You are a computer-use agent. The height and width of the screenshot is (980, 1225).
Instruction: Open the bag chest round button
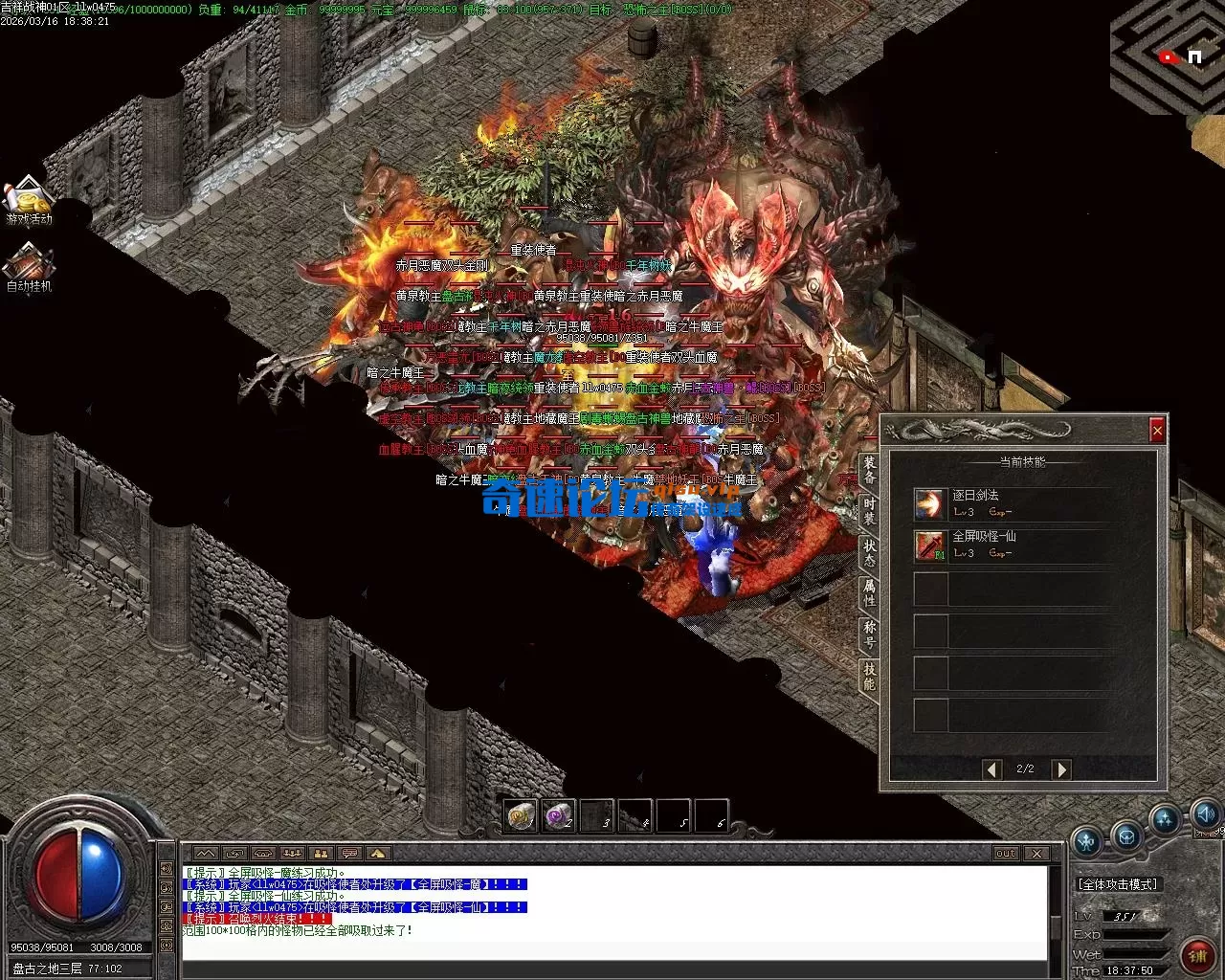[1126, 835]
